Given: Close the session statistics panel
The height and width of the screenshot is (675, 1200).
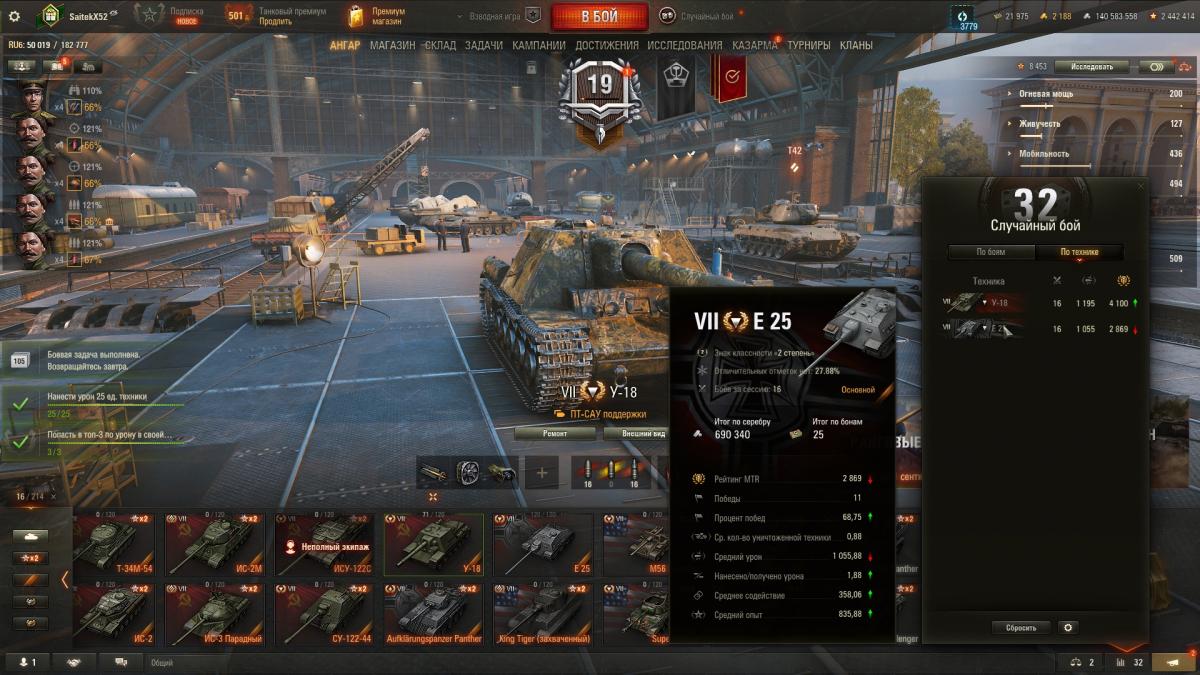Looking at the screenshot, I should (x=1141, y=186).
